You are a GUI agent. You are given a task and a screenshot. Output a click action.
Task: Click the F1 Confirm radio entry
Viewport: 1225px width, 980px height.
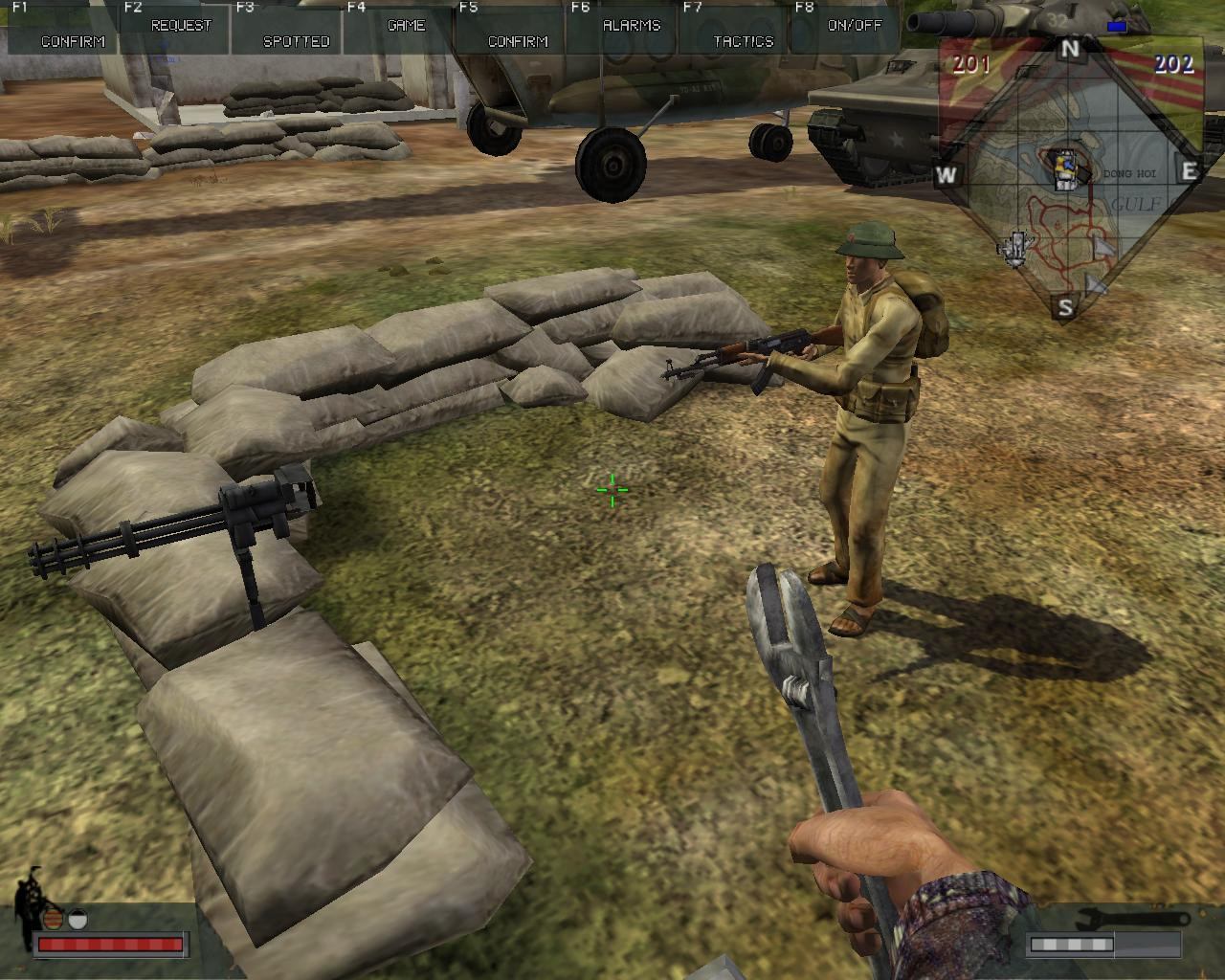click(73, 41)
